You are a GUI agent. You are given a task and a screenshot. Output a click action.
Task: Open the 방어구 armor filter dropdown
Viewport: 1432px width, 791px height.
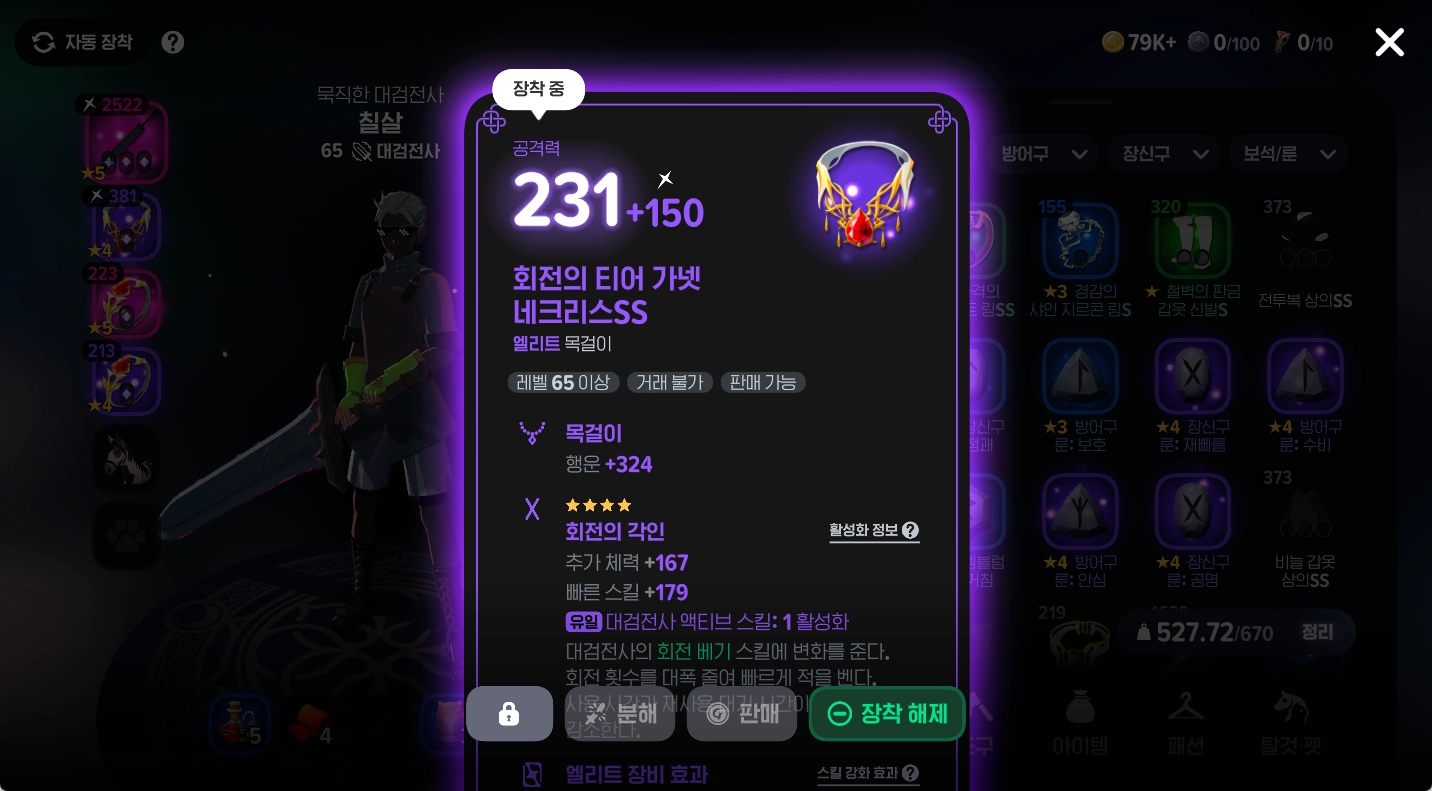(1044, 154)
